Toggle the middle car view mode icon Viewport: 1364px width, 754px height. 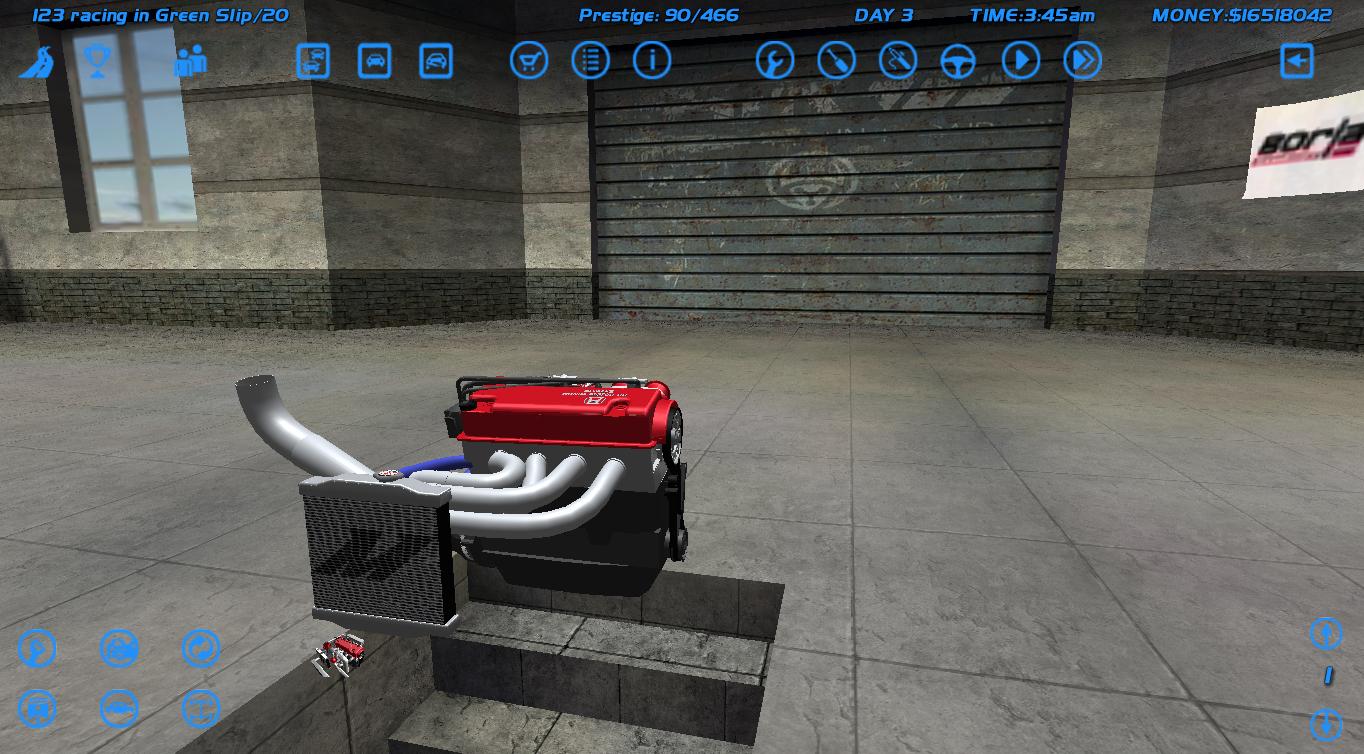pyautogui.click(x=375, y=60)
